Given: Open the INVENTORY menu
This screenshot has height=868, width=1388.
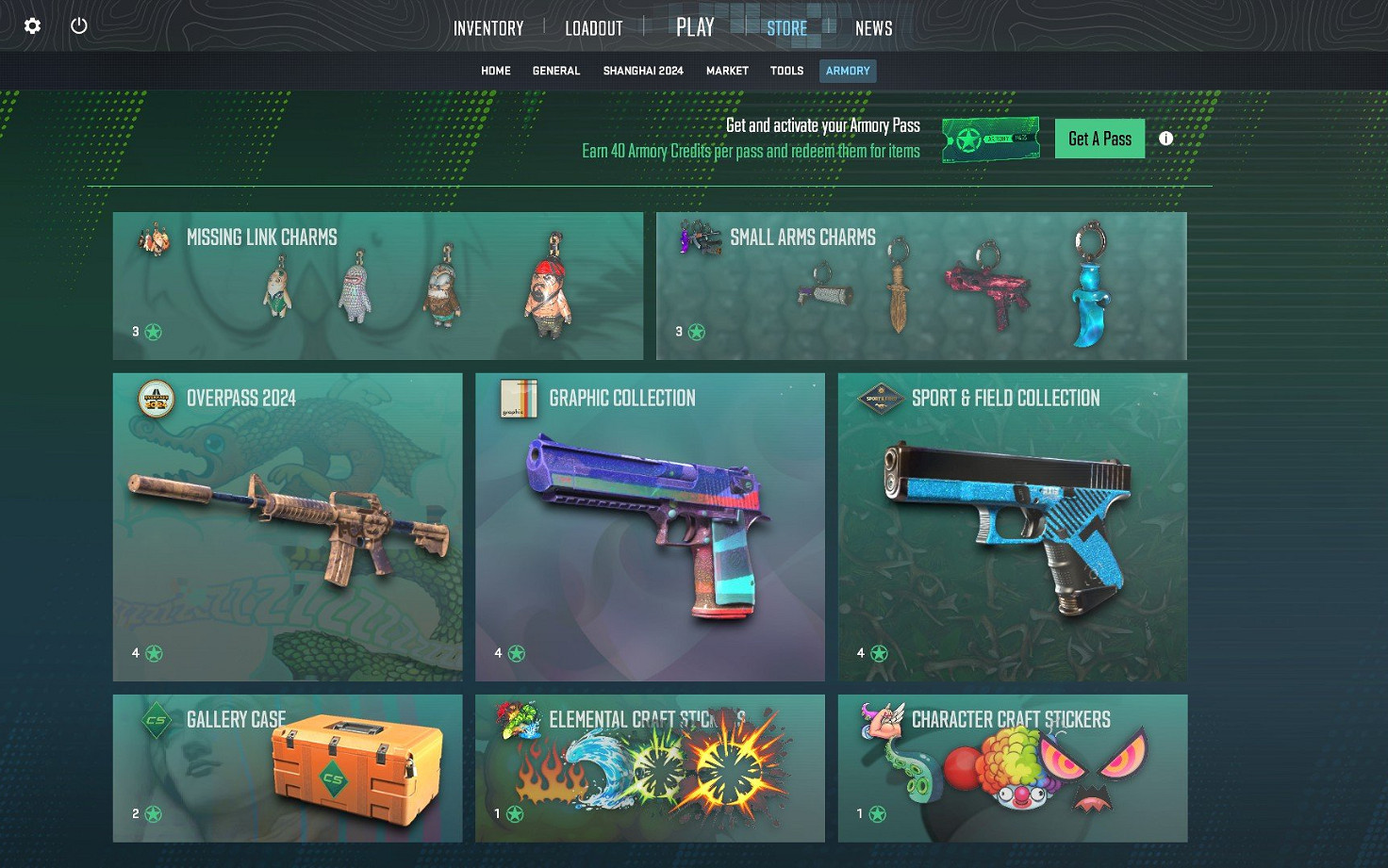Looking at the screenshot, I should pyautogui.click(x=488, y=28).
